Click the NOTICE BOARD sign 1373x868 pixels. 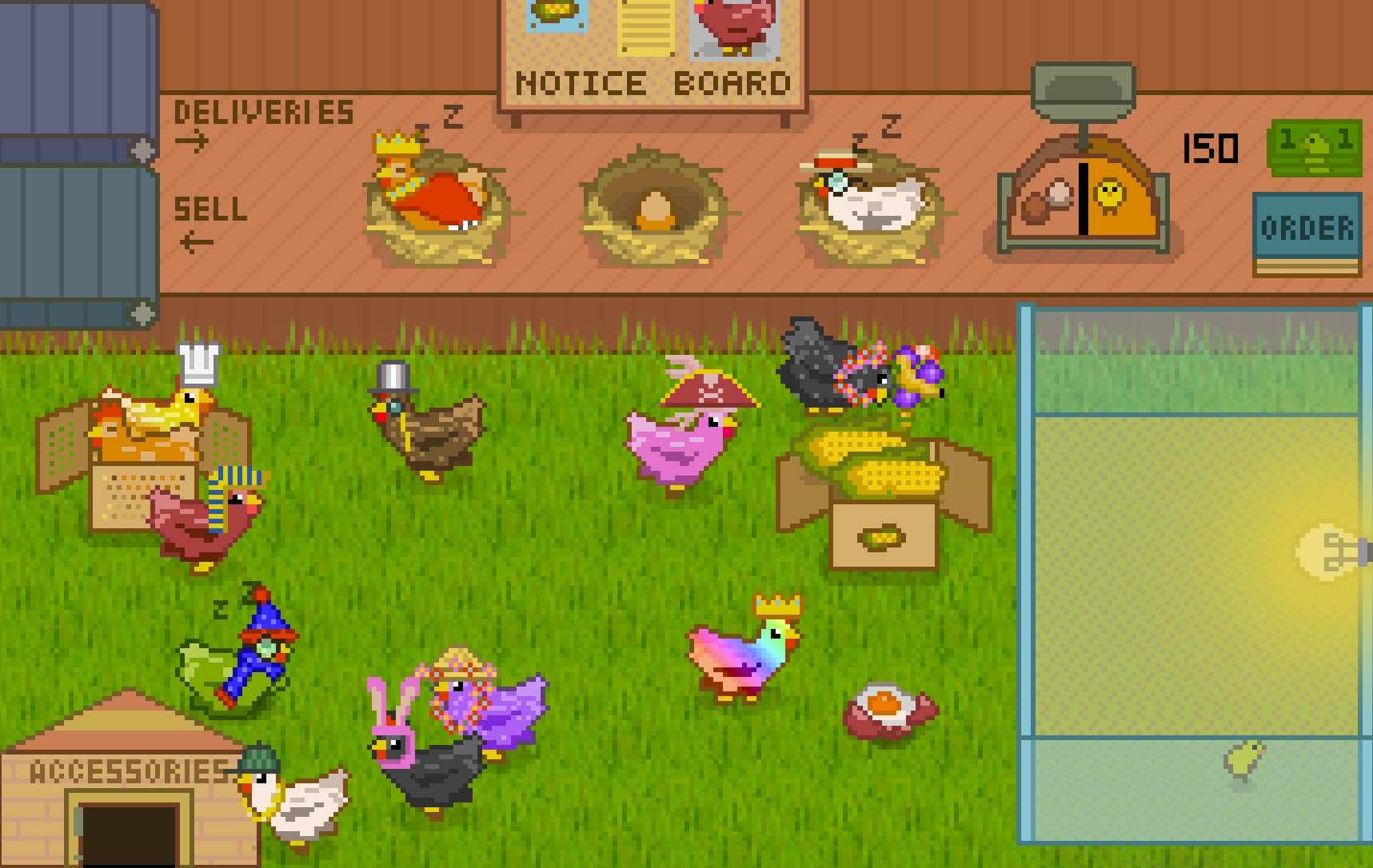(x=652, y=82)
